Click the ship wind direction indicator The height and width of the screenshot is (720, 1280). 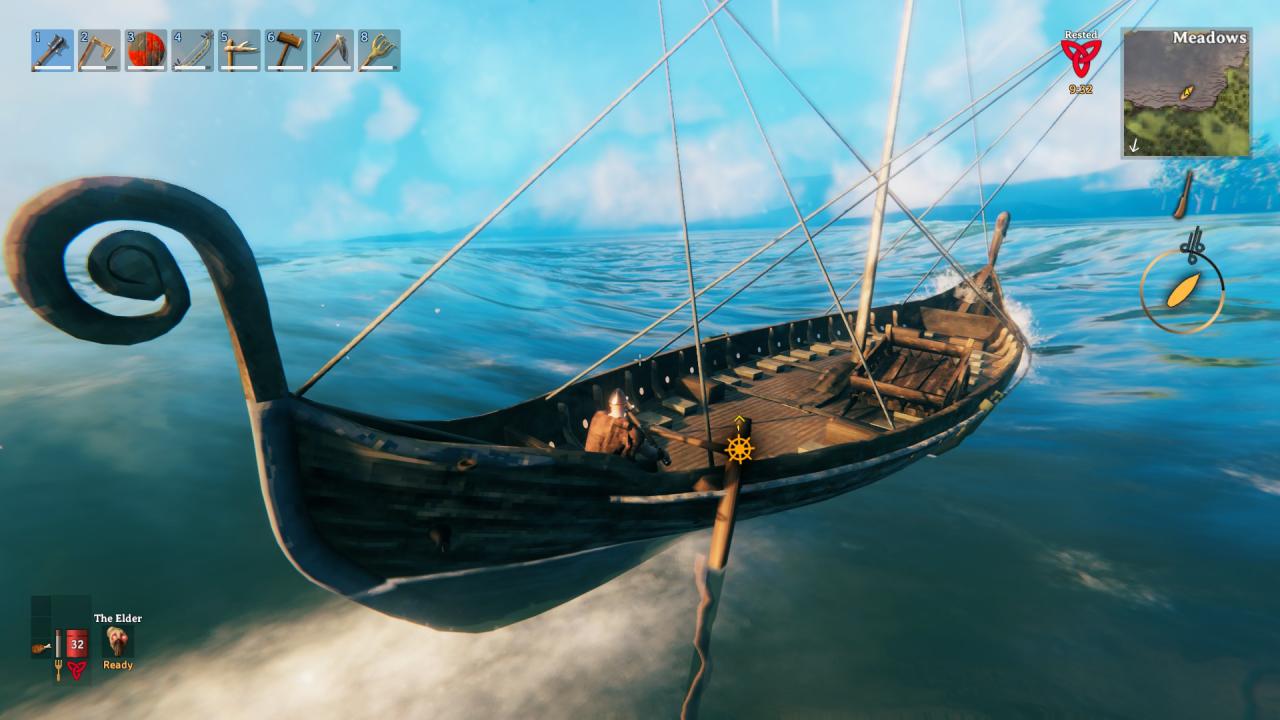[1183, 290]
